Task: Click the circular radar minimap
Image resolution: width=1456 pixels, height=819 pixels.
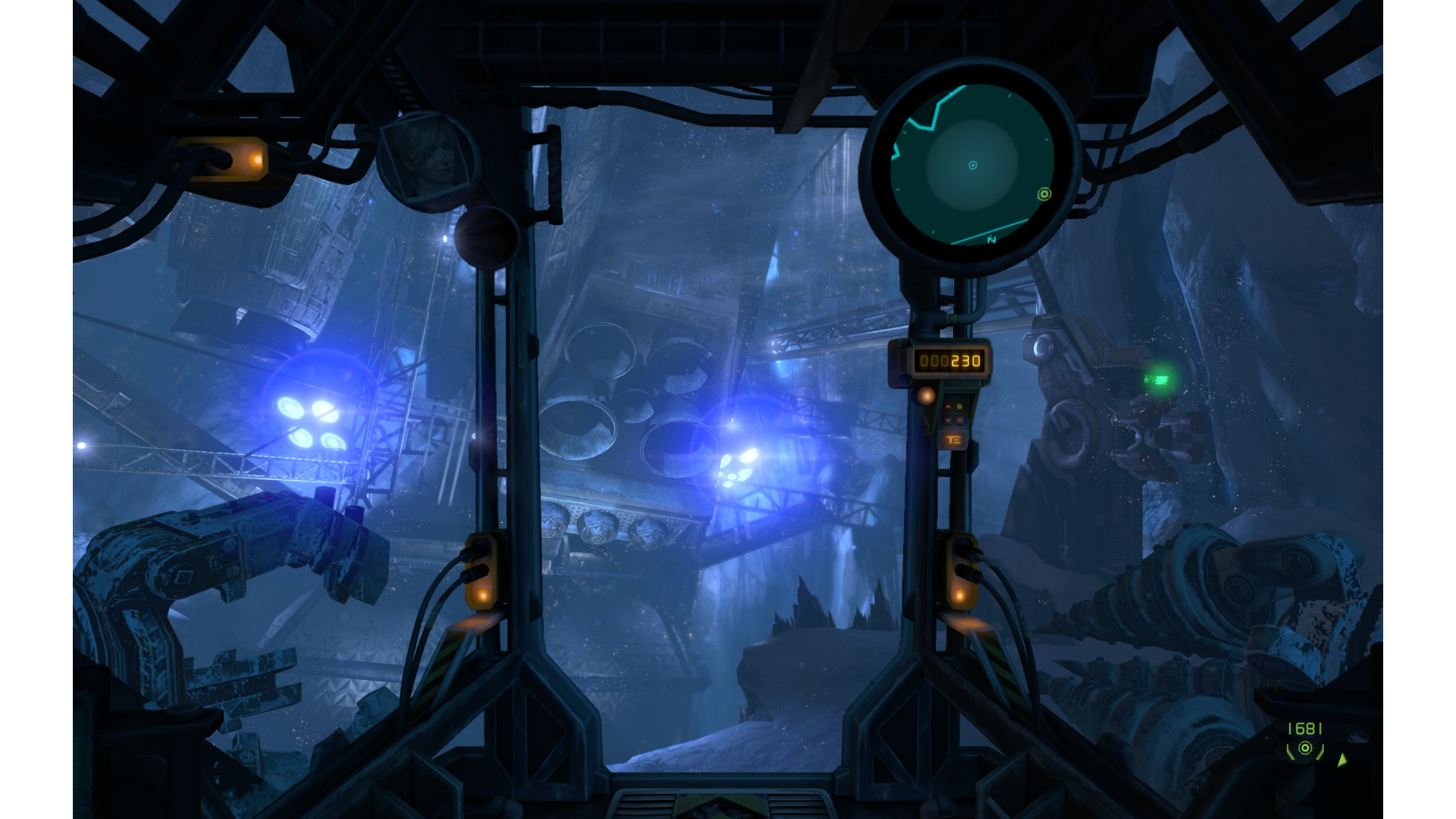Action: pyautogui.click(x=972, y=165)
